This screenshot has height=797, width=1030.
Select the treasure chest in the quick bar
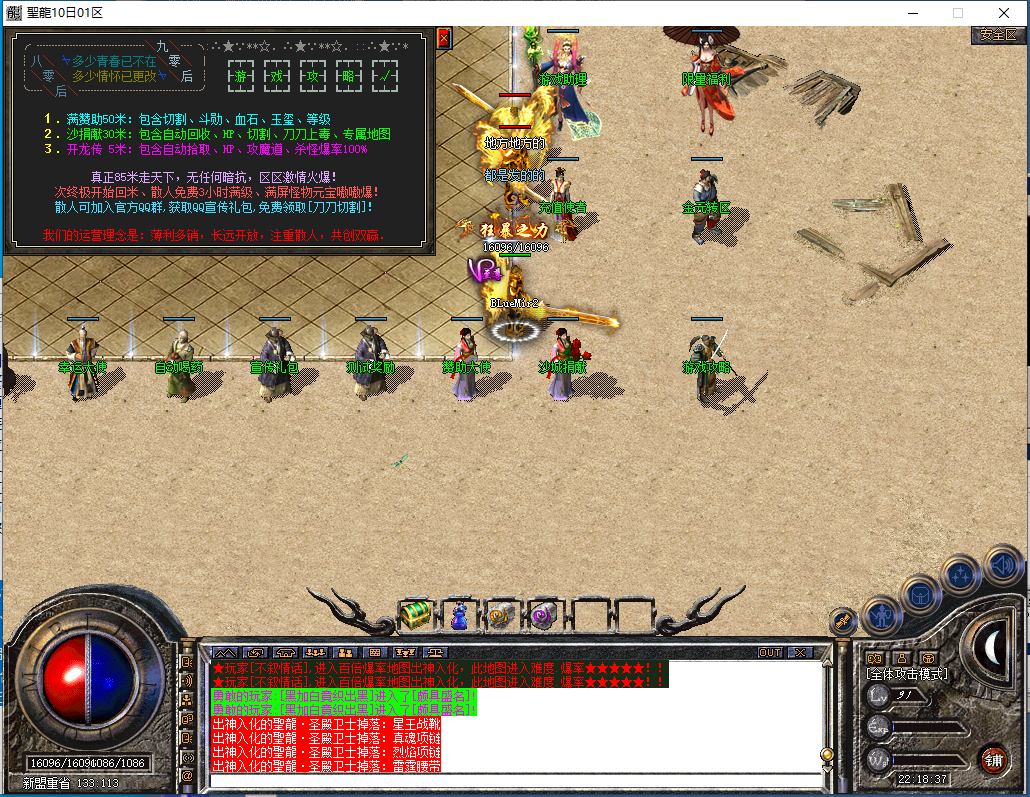tap(415, 614)
